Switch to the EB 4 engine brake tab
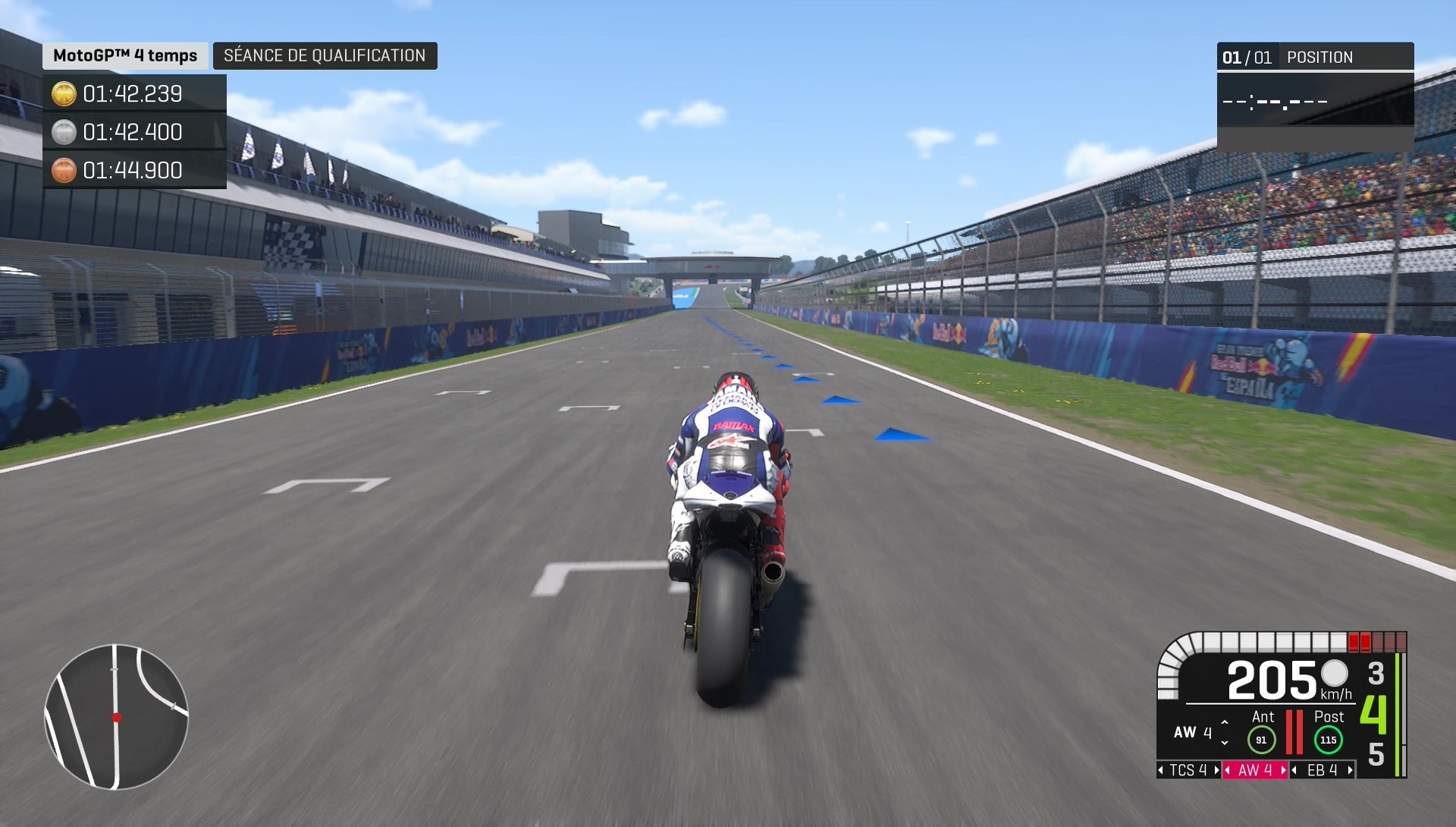The height and width of the screenshot is (827, 1456). [x=1323, y=770]
